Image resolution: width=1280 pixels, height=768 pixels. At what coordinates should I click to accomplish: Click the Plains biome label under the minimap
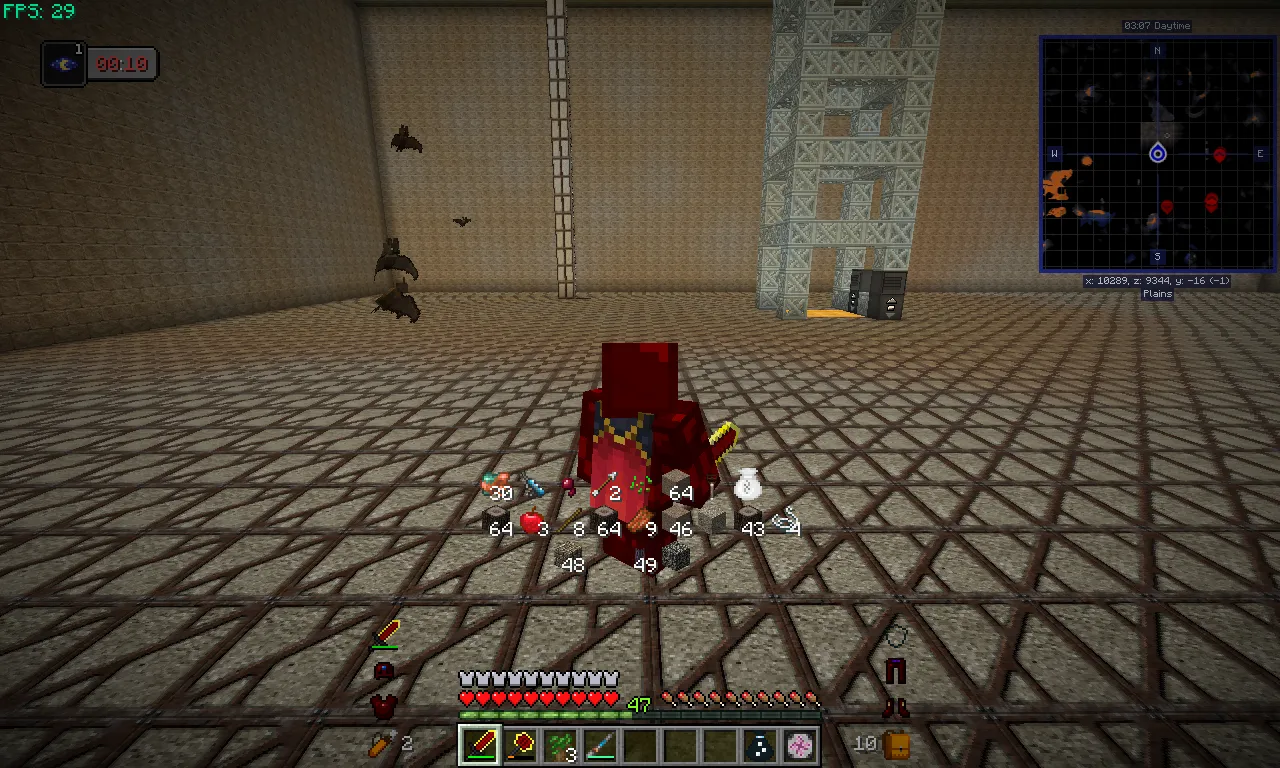(x=1156, y=293)
